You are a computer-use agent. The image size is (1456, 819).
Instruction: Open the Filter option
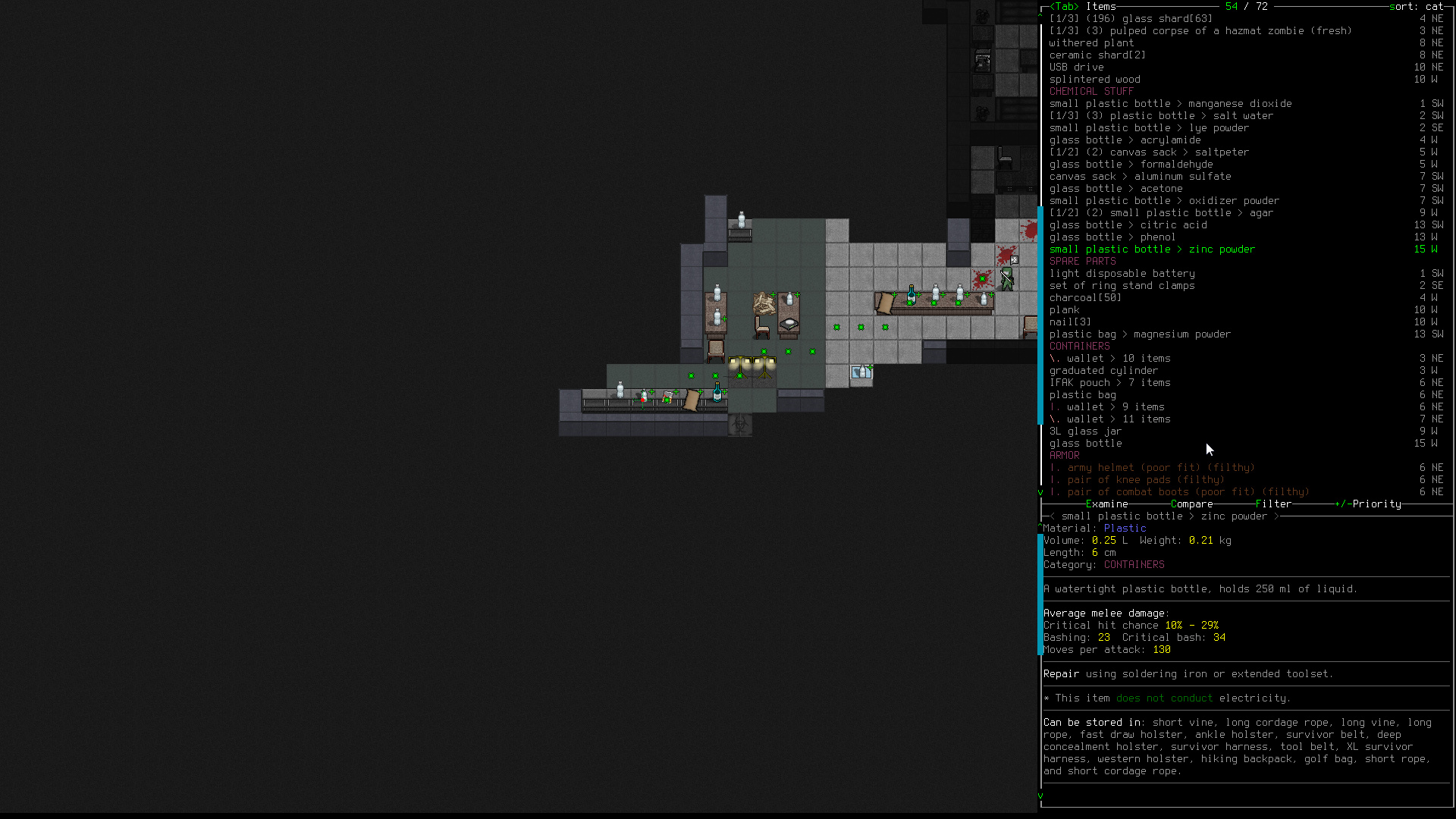[x=1273, y=504]
